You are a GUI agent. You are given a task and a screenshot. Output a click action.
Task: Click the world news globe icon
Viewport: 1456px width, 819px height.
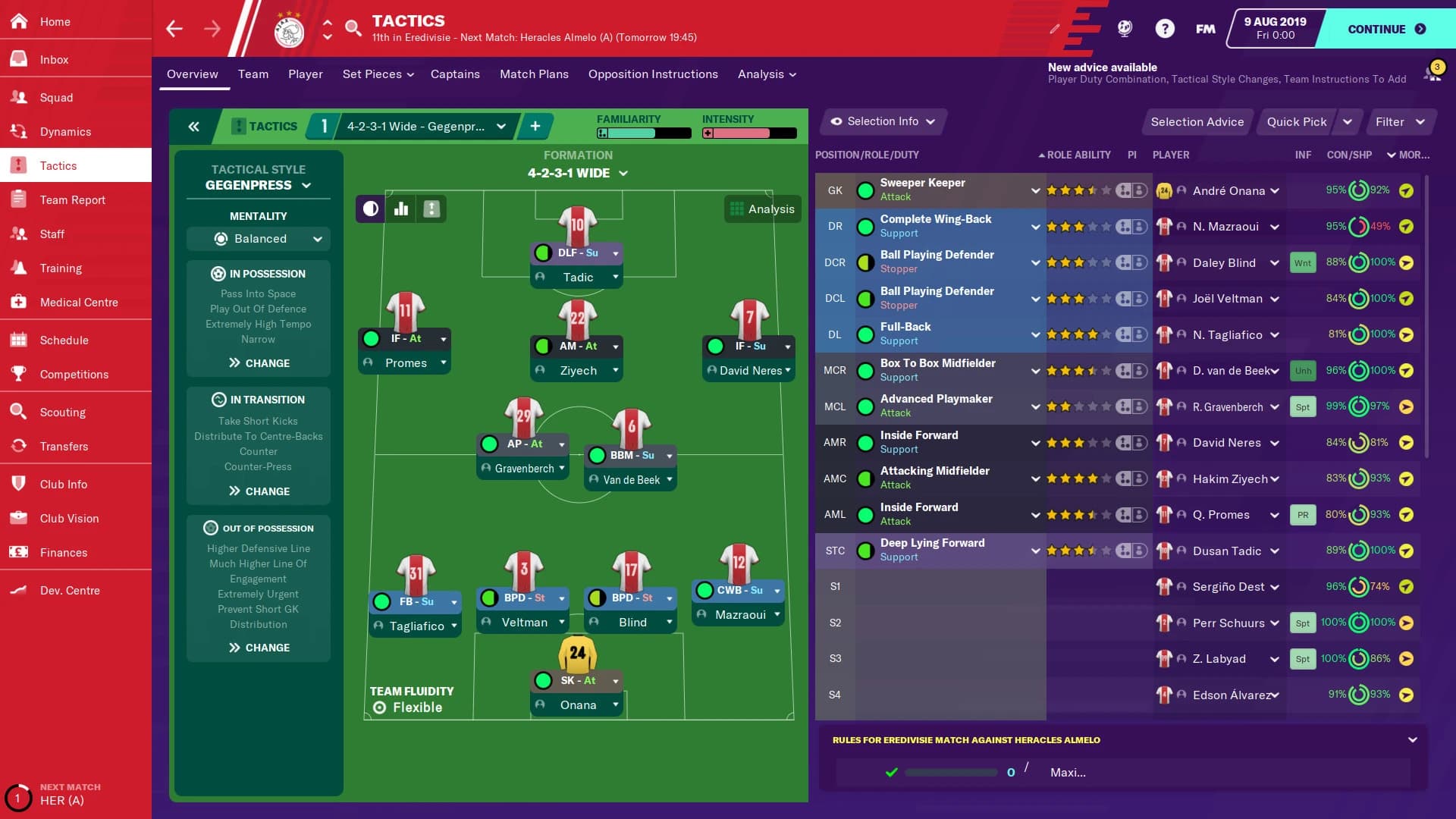[x=1124, y=28]
